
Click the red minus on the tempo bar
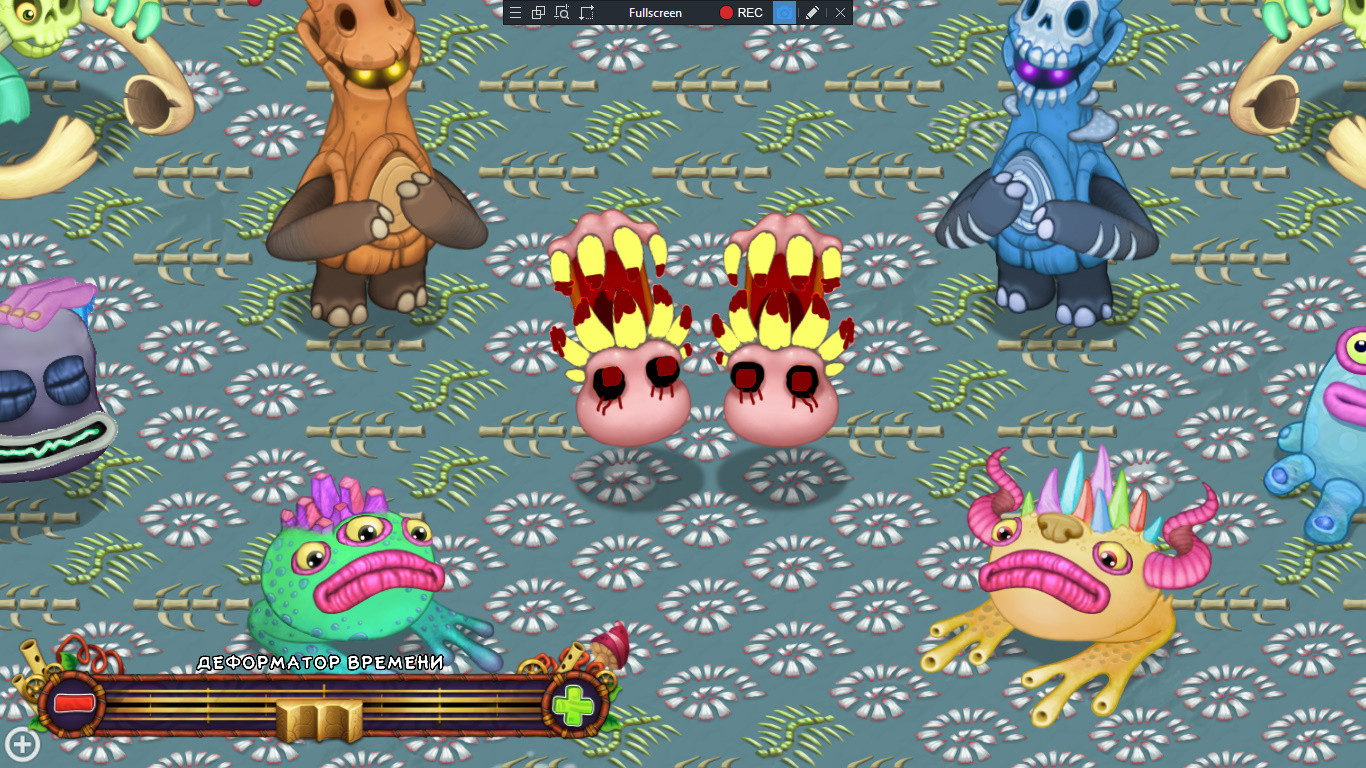pyautogui.click(x=76, y=702)
